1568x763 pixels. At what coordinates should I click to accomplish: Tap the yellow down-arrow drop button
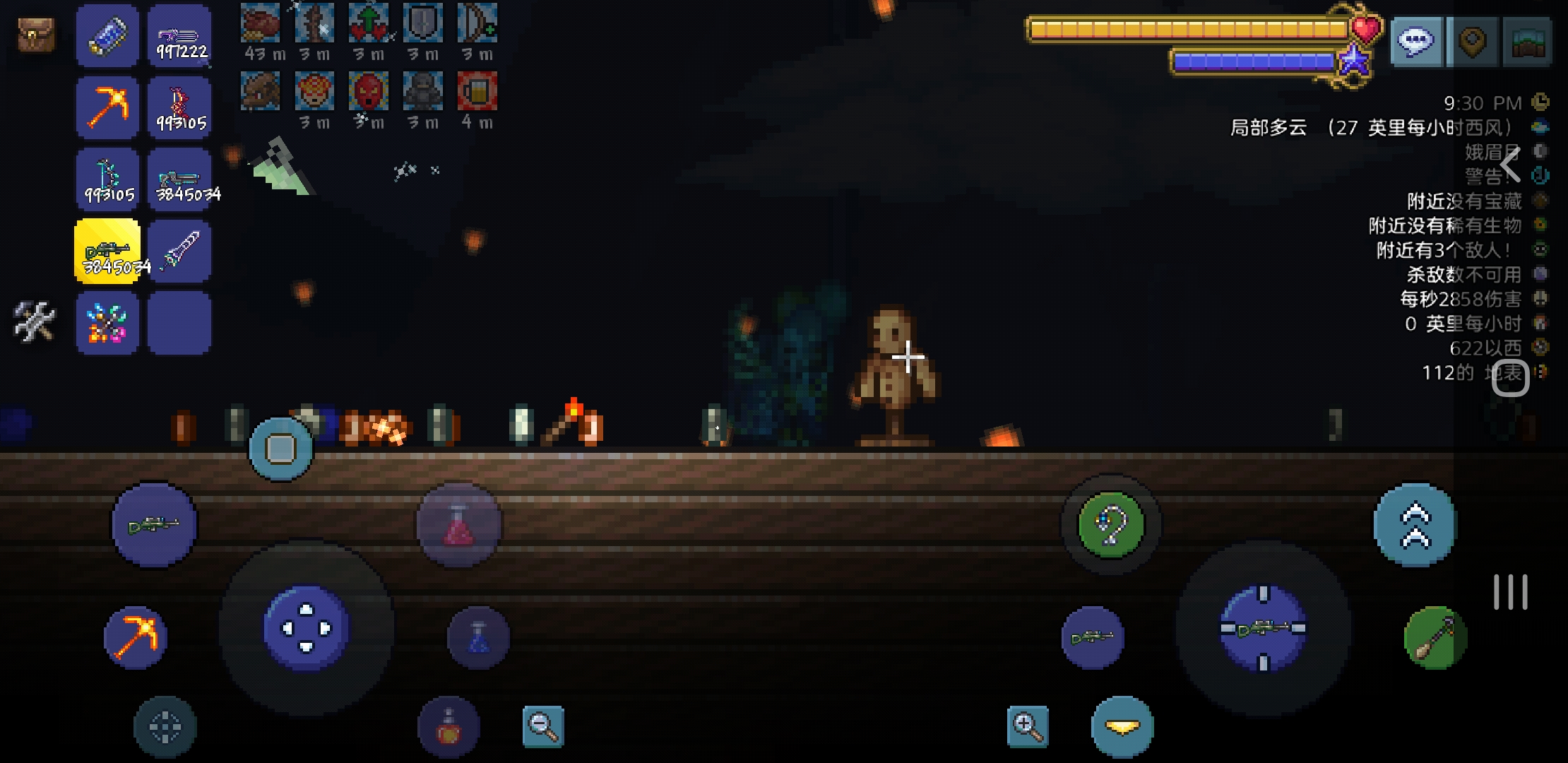coord(1122,726)
